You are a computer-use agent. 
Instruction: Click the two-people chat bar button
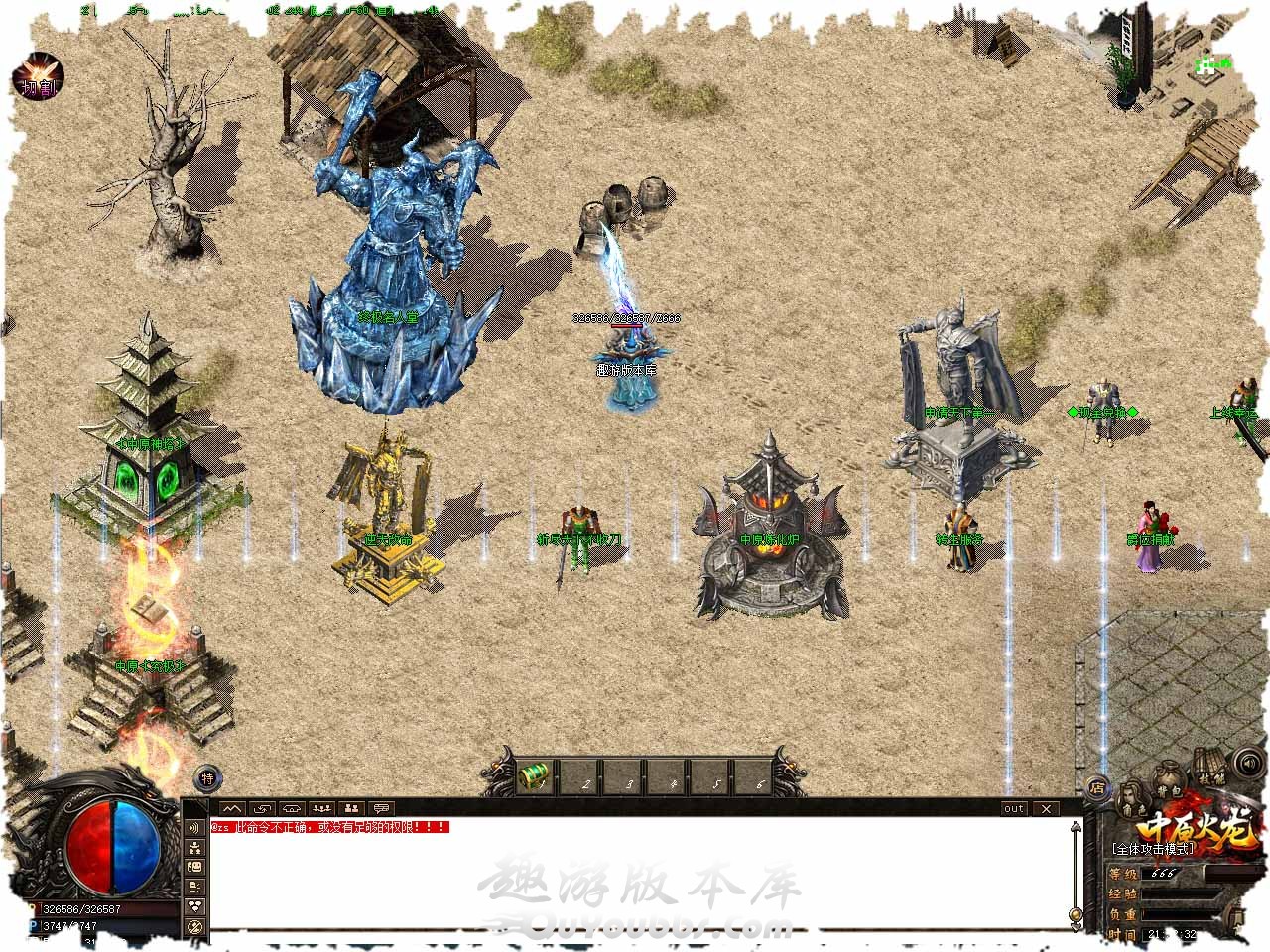coord(351,808)
